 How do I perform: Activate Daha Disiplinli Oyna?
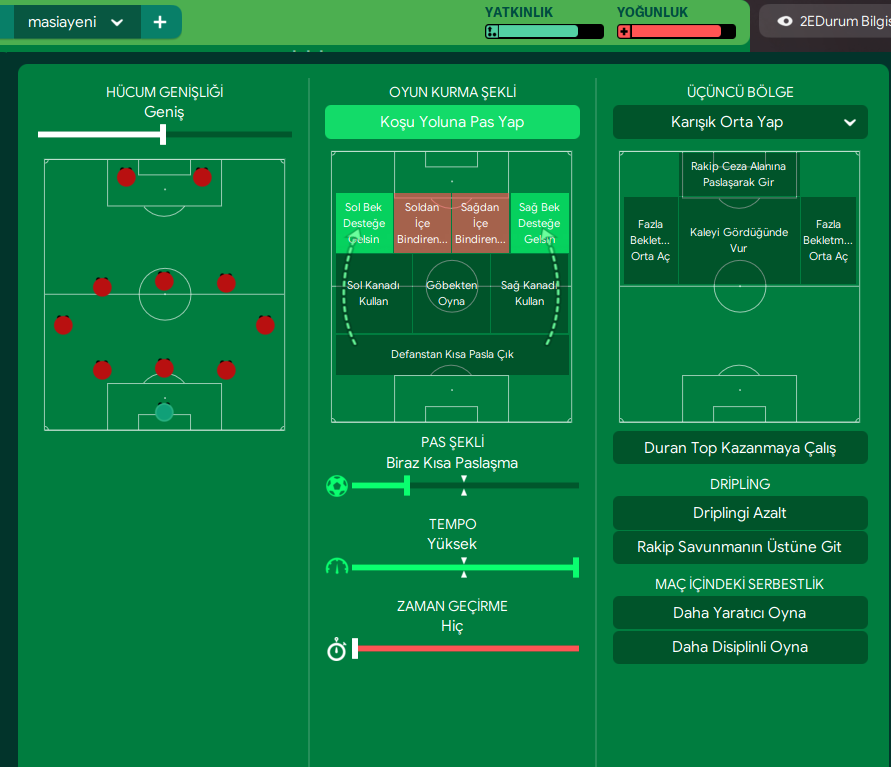[x=740, y=647]
